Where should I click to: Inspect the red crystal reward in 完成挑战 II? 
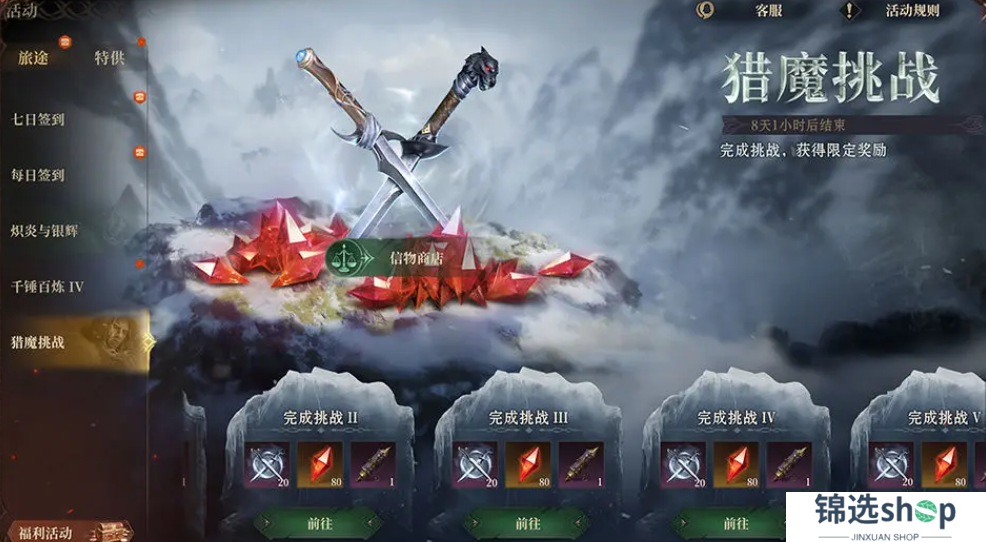(x=320, y=463)
